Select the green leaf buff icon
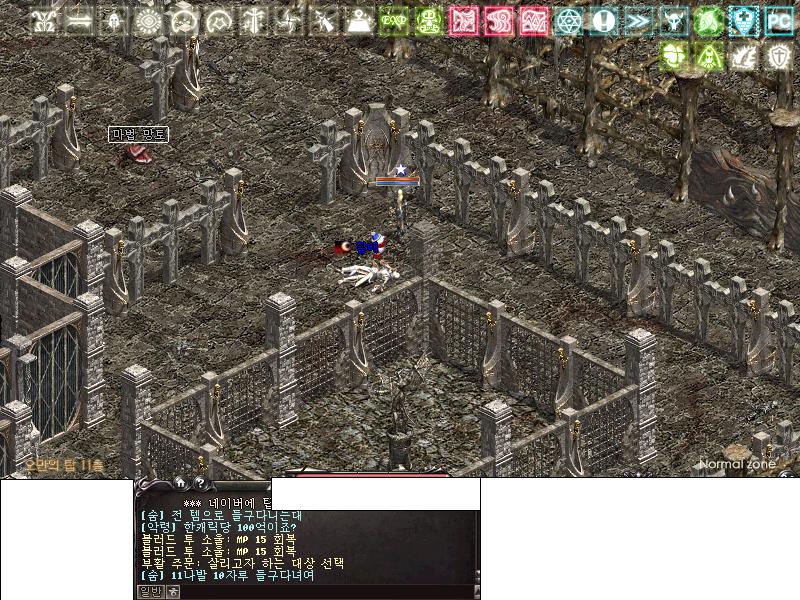The image size is (800, 600). (708, 20)
